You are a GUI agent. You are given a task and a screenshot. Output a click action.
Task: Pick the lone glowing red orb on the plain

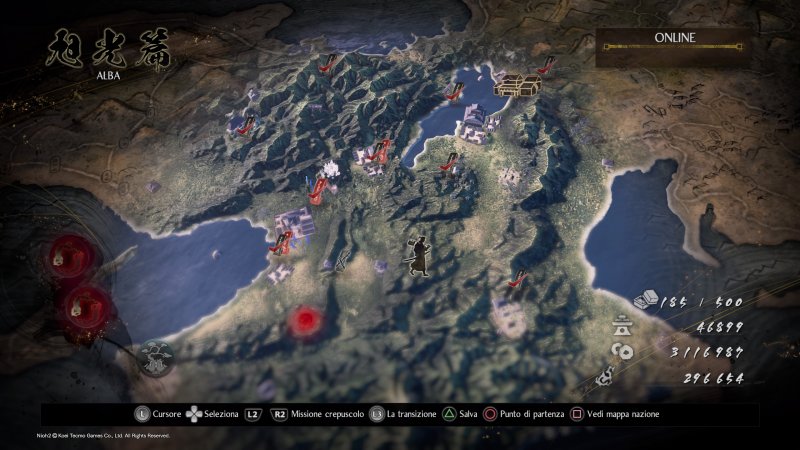click(306, 321)
